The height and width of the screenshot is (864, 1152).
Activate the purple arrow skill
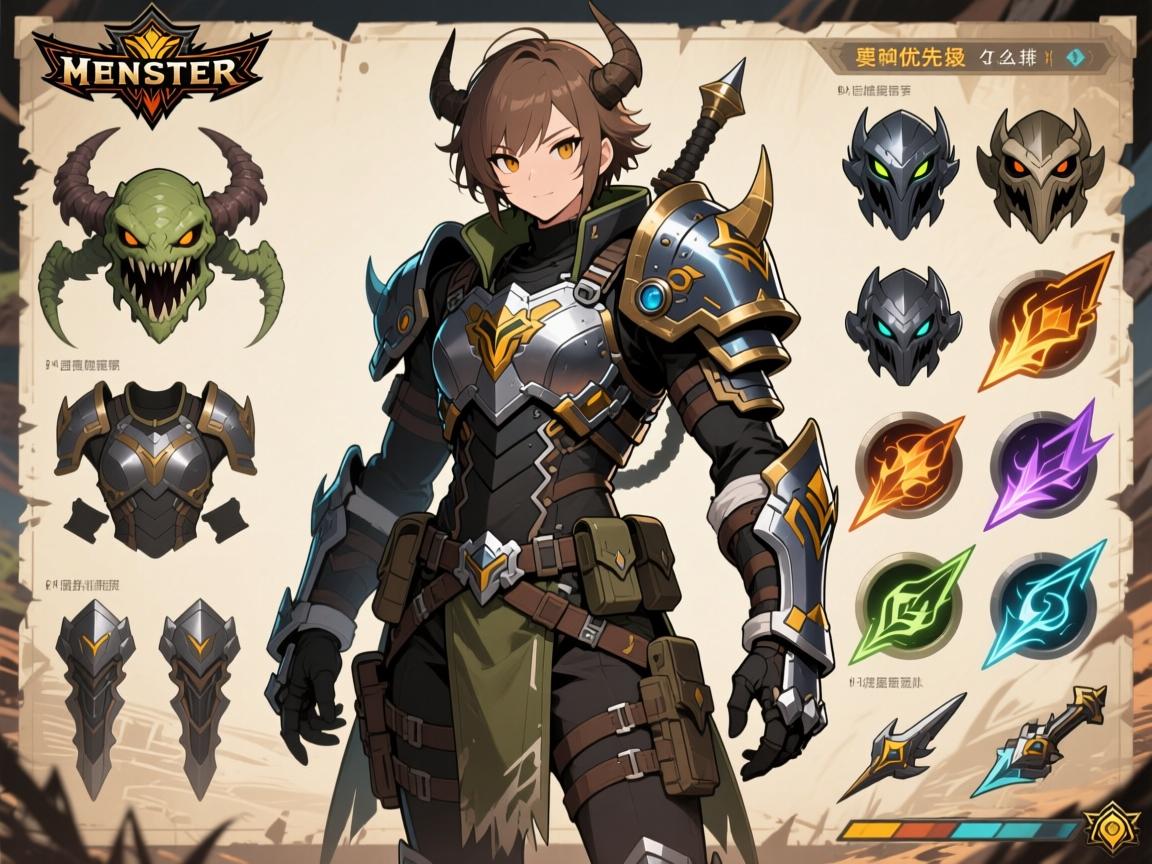(x=1048, y=462)
